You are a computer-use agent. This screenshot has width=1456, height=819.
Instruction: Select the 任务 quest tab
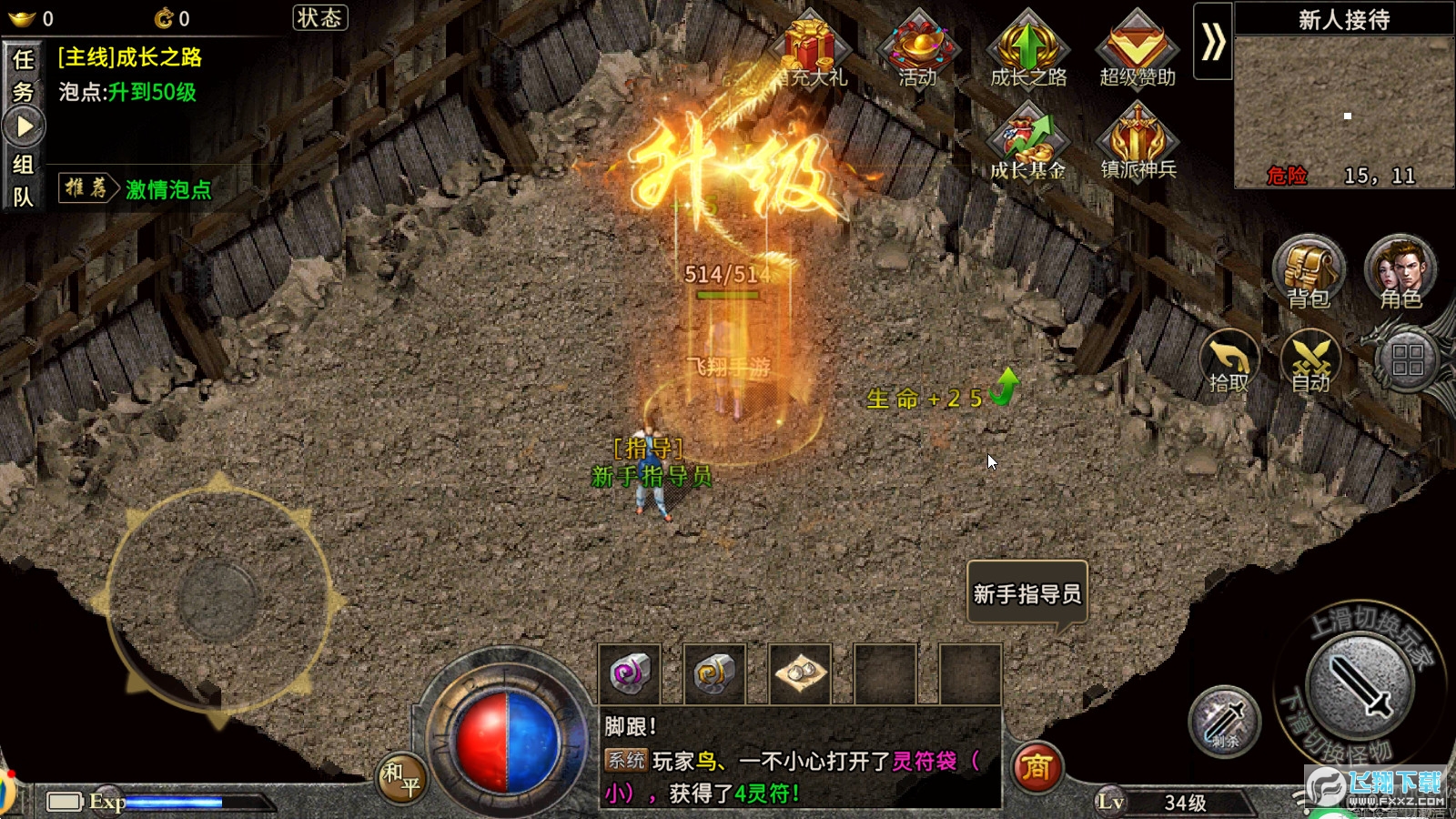click(24, 76)
